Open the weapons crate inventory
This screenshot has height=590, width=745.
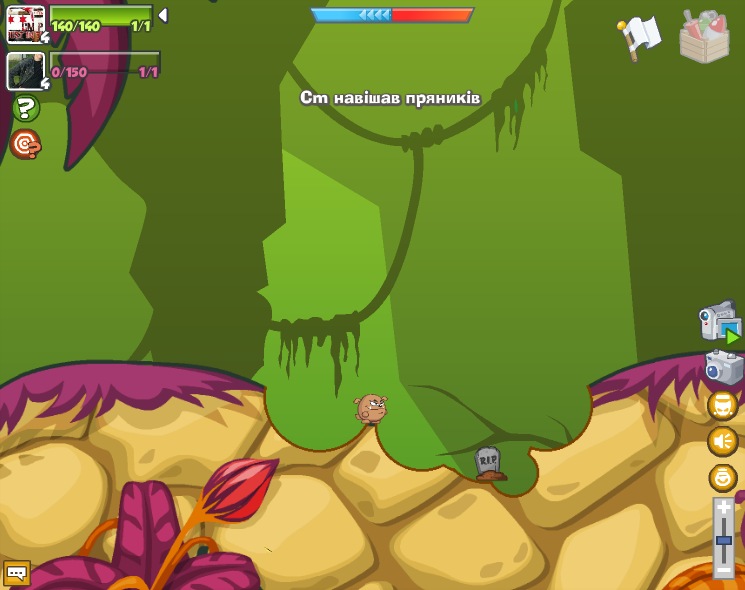click(704, 37)
